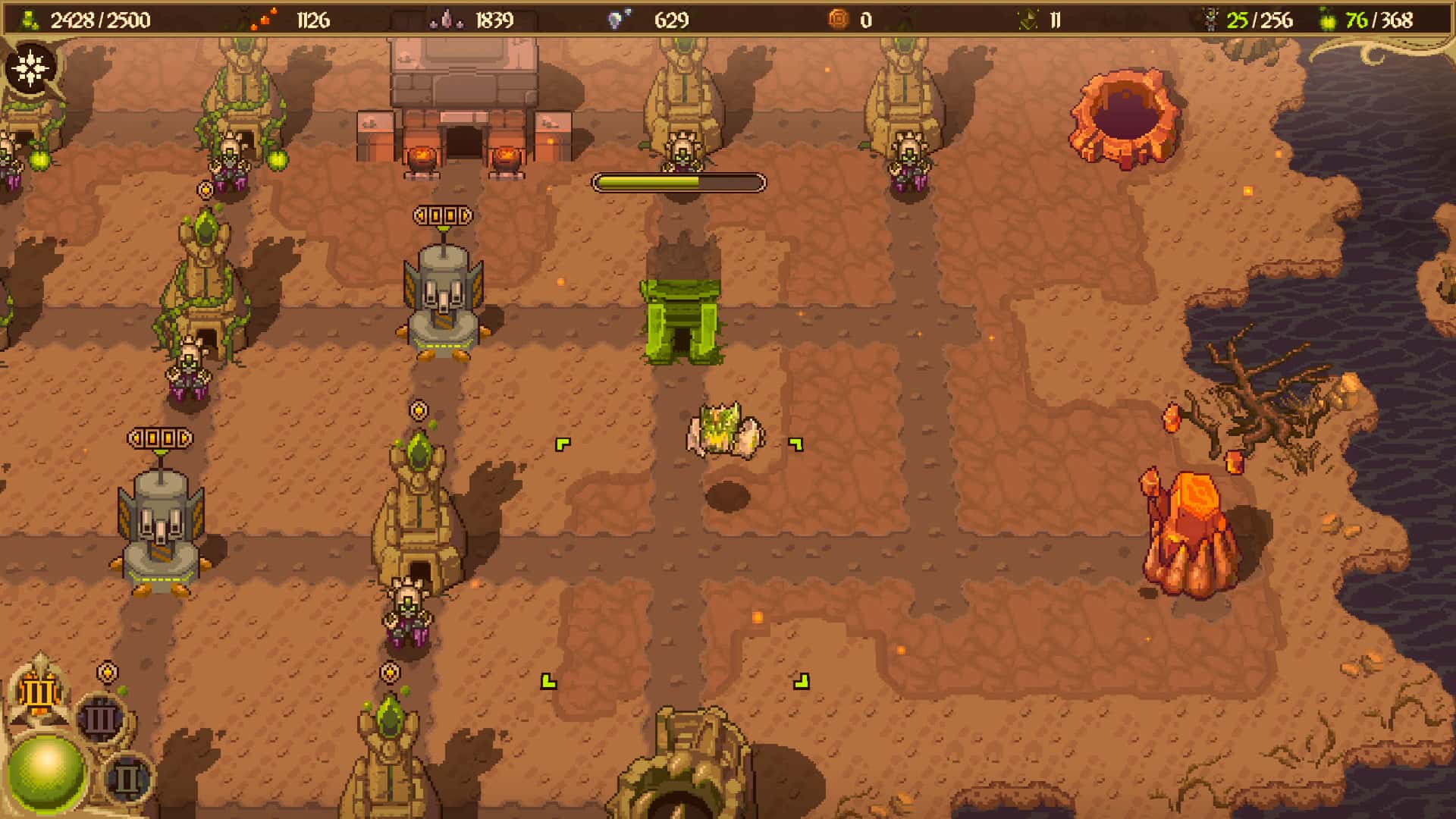Click the ammo slot indicator above the upper cannon tower
This screenshot has height=819, width=1456.
coord(441,215)
